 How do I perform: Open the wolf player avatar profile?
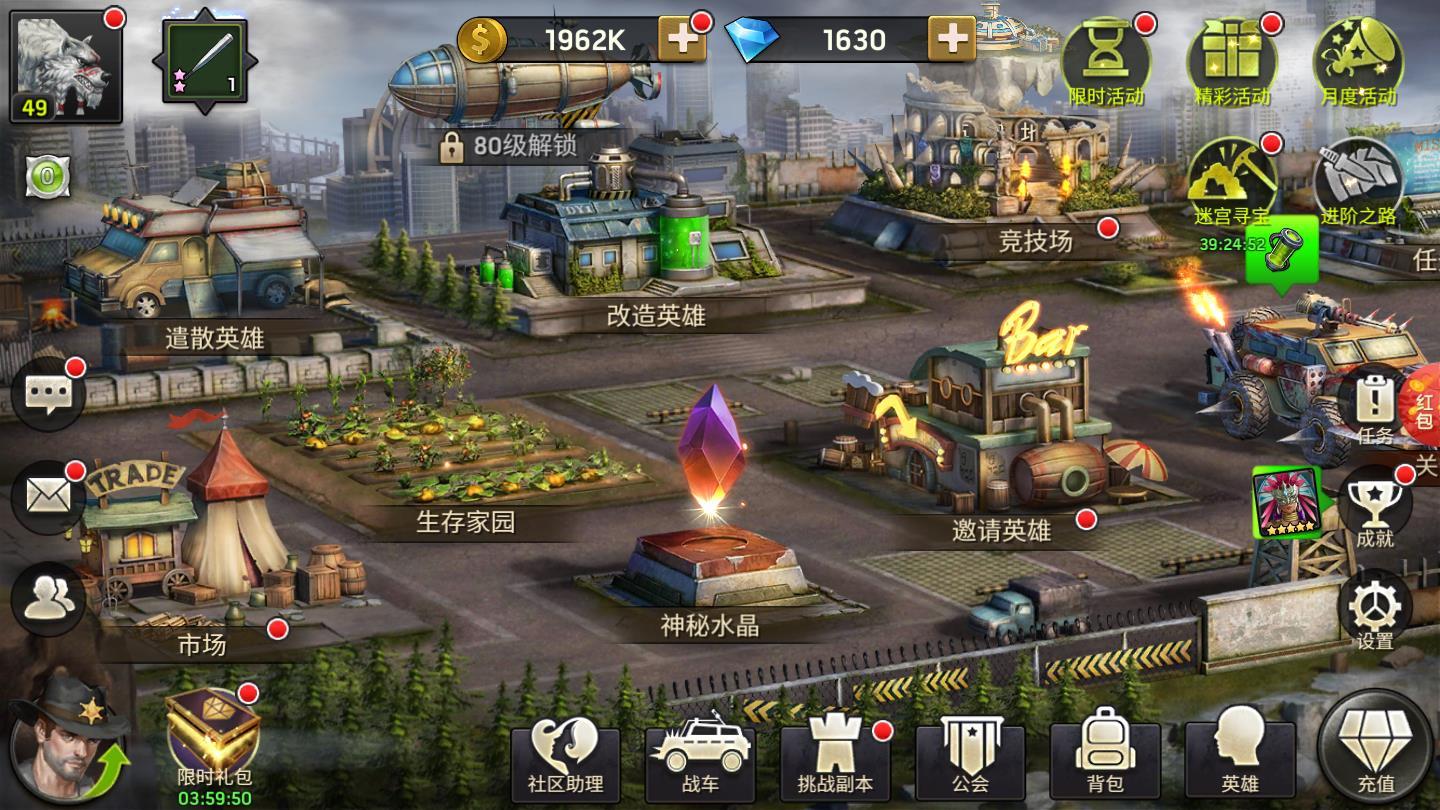tap(65, 65)
